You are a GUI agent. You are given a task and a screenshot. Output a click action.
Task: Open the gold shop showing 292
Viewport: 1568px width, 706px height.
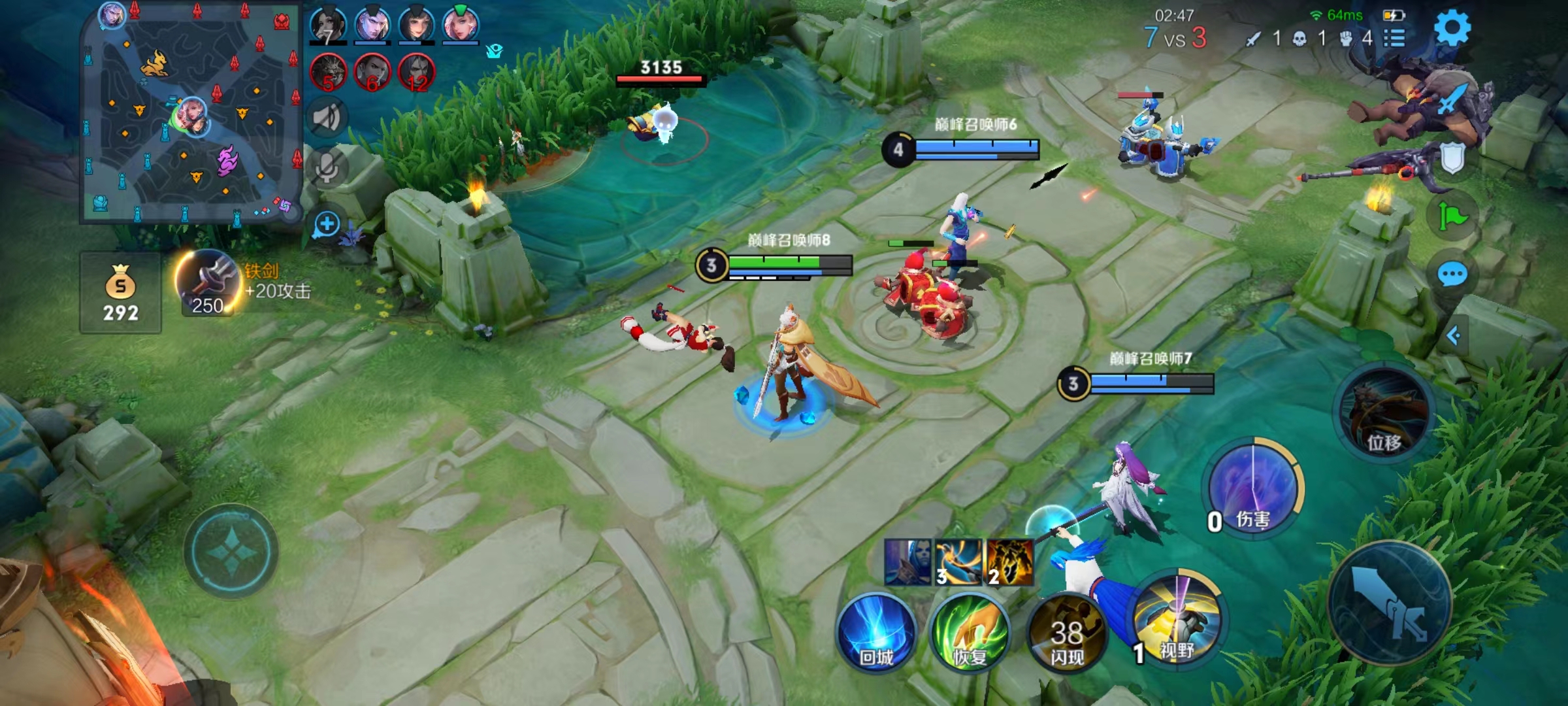click(x=120, y=293)
